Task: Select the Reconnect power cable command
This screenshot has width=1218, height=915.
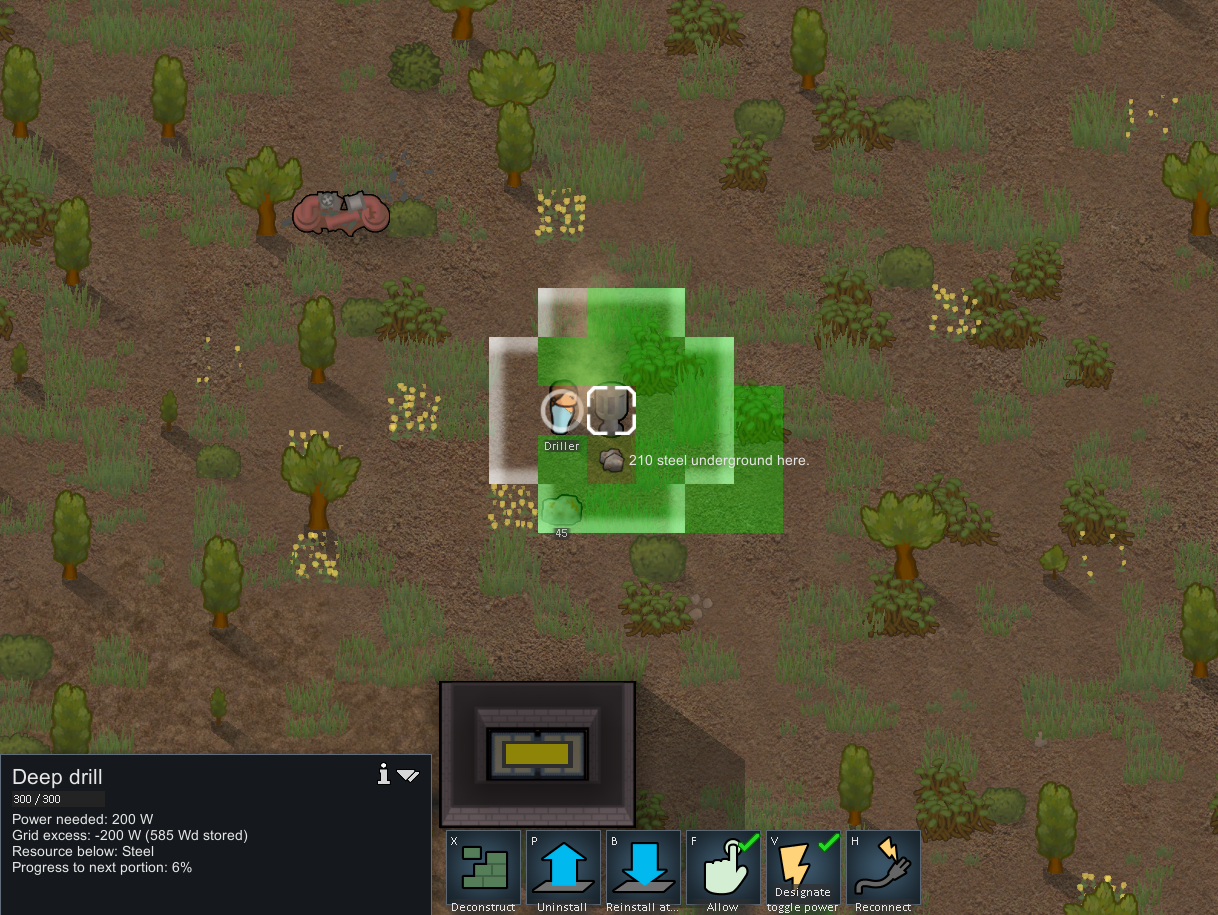Action: 883,868
